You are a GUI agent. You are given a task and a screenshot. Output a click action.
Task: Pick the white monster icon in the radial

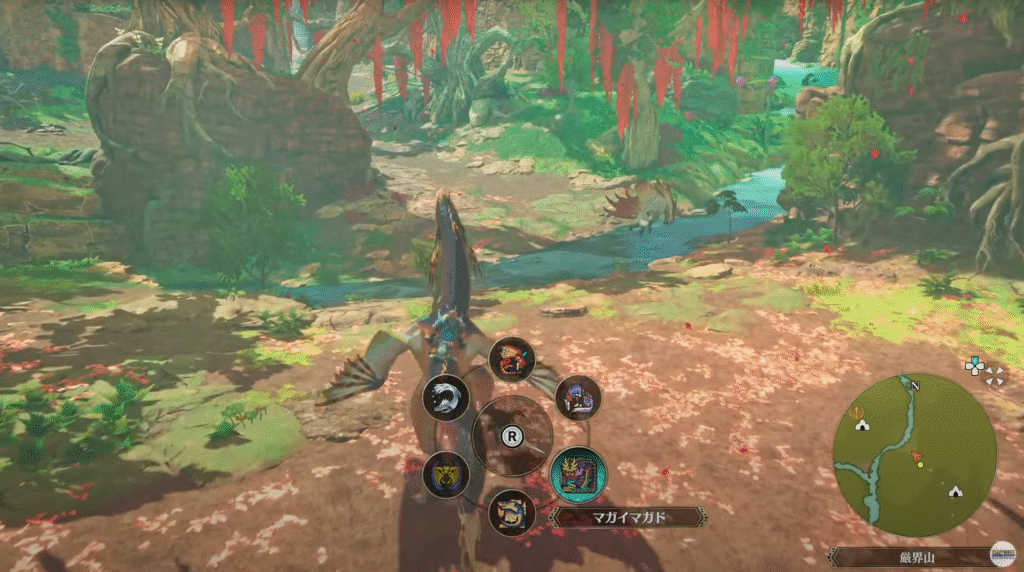446,398
